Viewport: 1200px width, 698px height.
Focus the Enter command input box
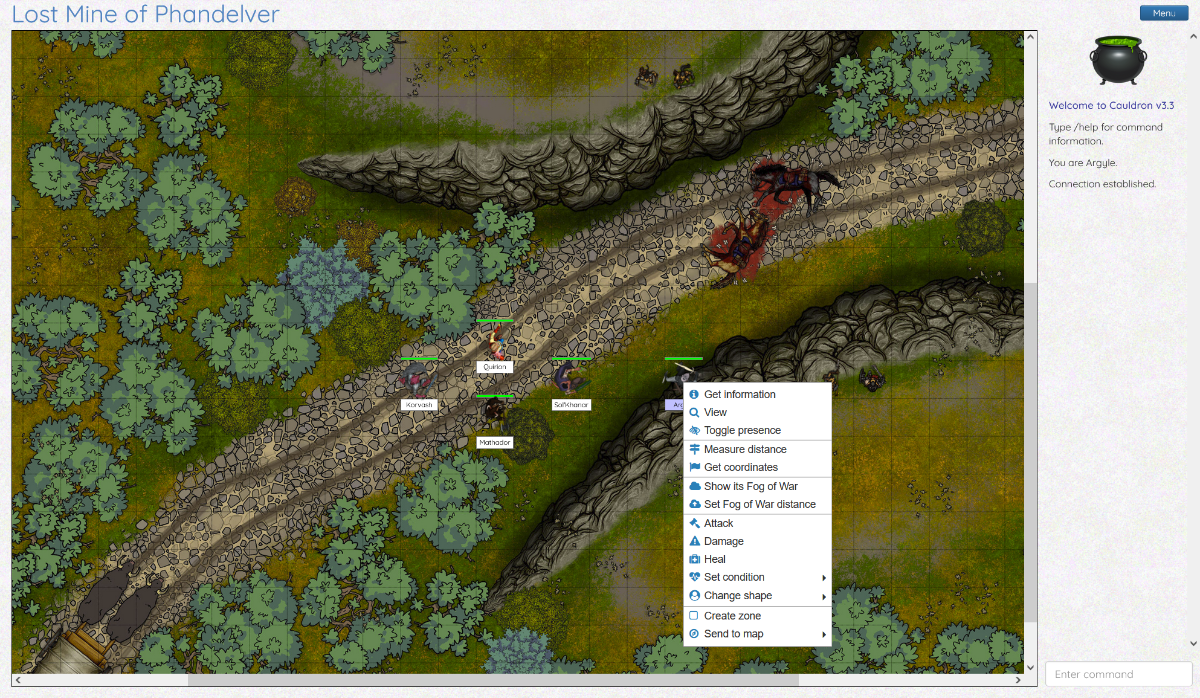pos(1116,674)
